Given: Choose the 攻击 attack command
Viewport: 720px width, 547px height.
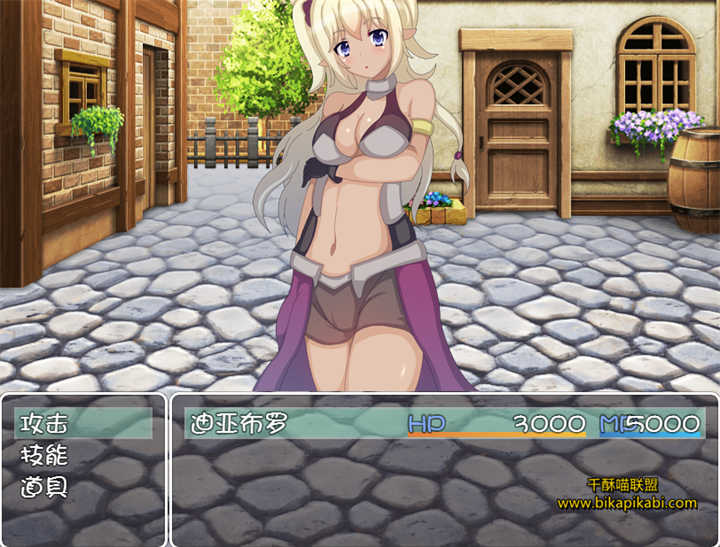Looking at the screenshot, I should [45, 423].
